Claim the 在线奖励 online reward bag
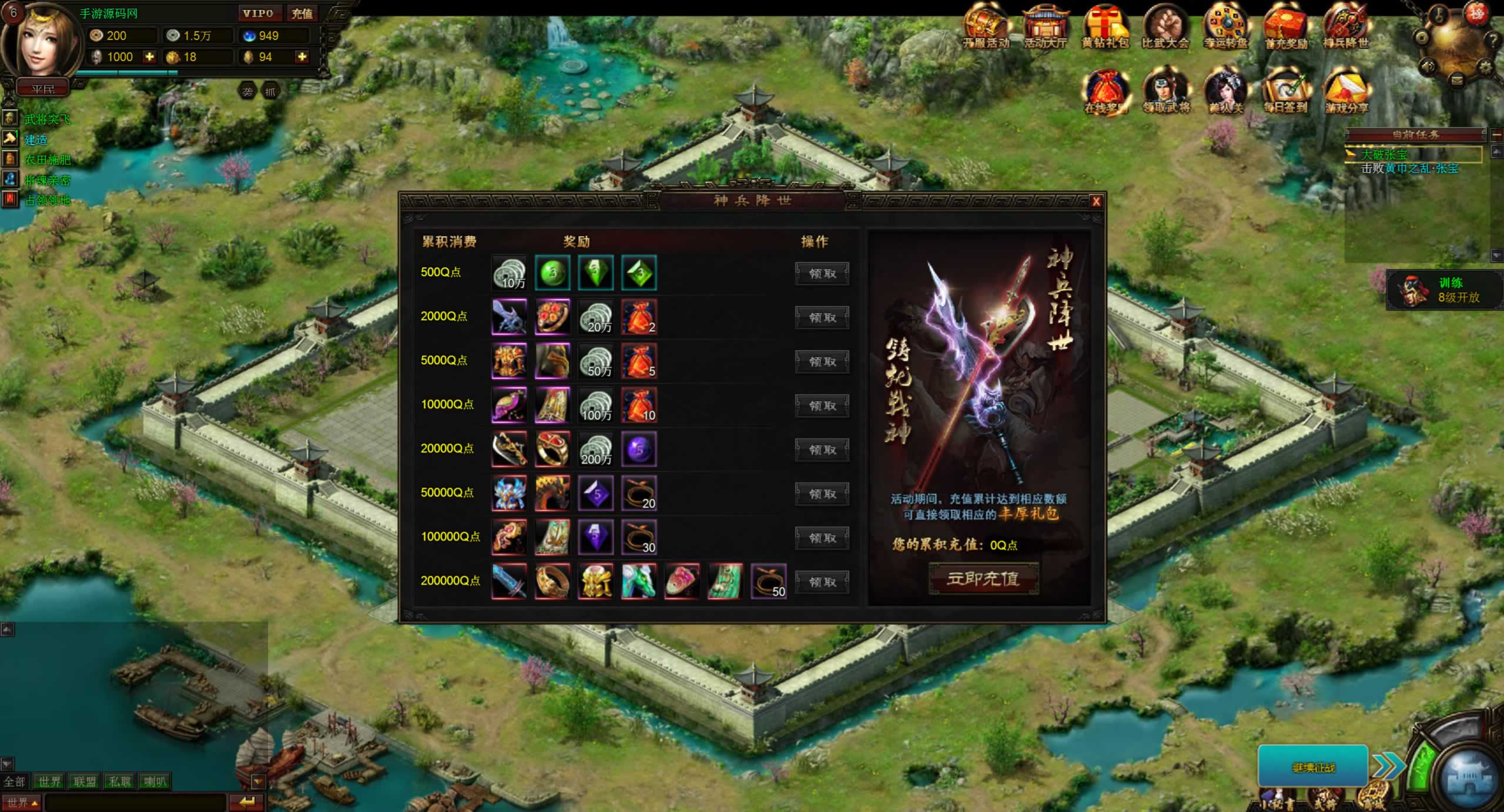1504x812 pixels. (x=1105, y=92)
